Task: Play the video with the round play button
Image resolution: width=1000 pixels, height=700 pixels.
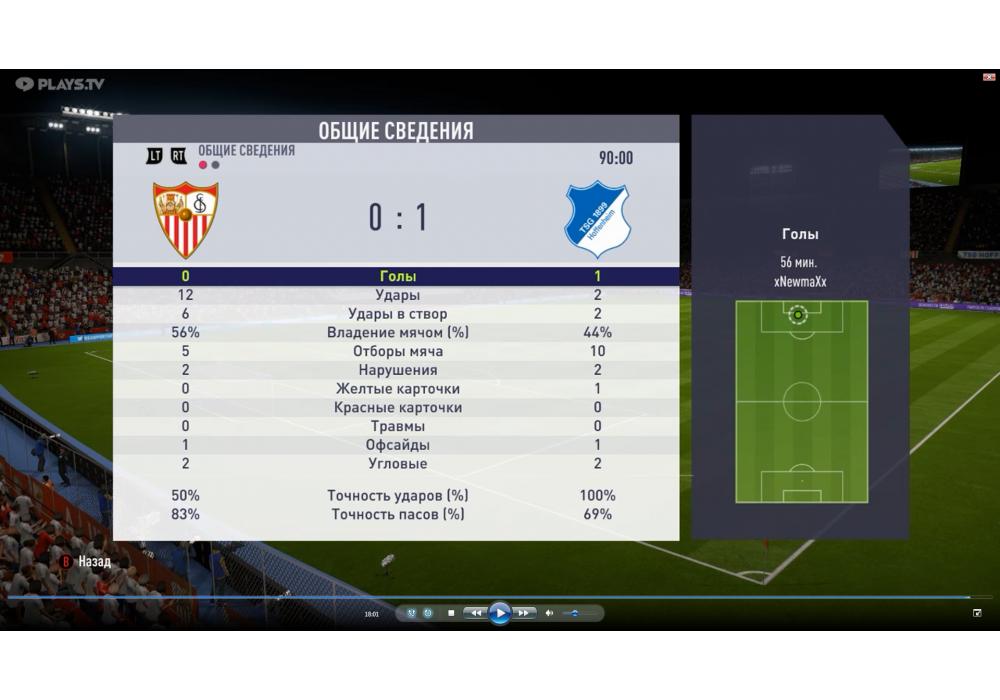Action: point(500,613)
